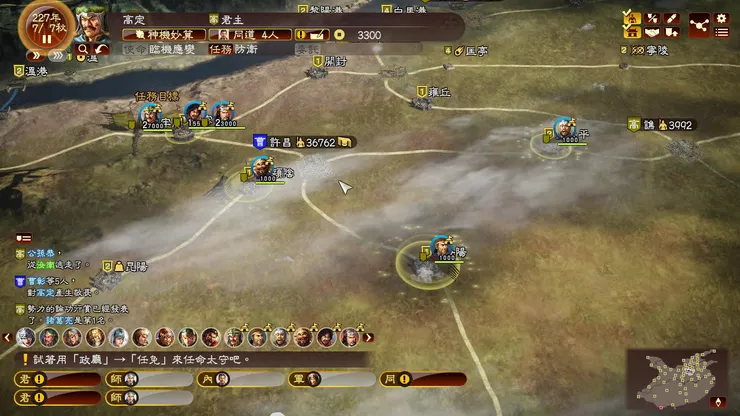This screenshot has width=740, height=416.
Task: Select the 任務 mission label
Action: pyautogui.click(x=219, y=48)
